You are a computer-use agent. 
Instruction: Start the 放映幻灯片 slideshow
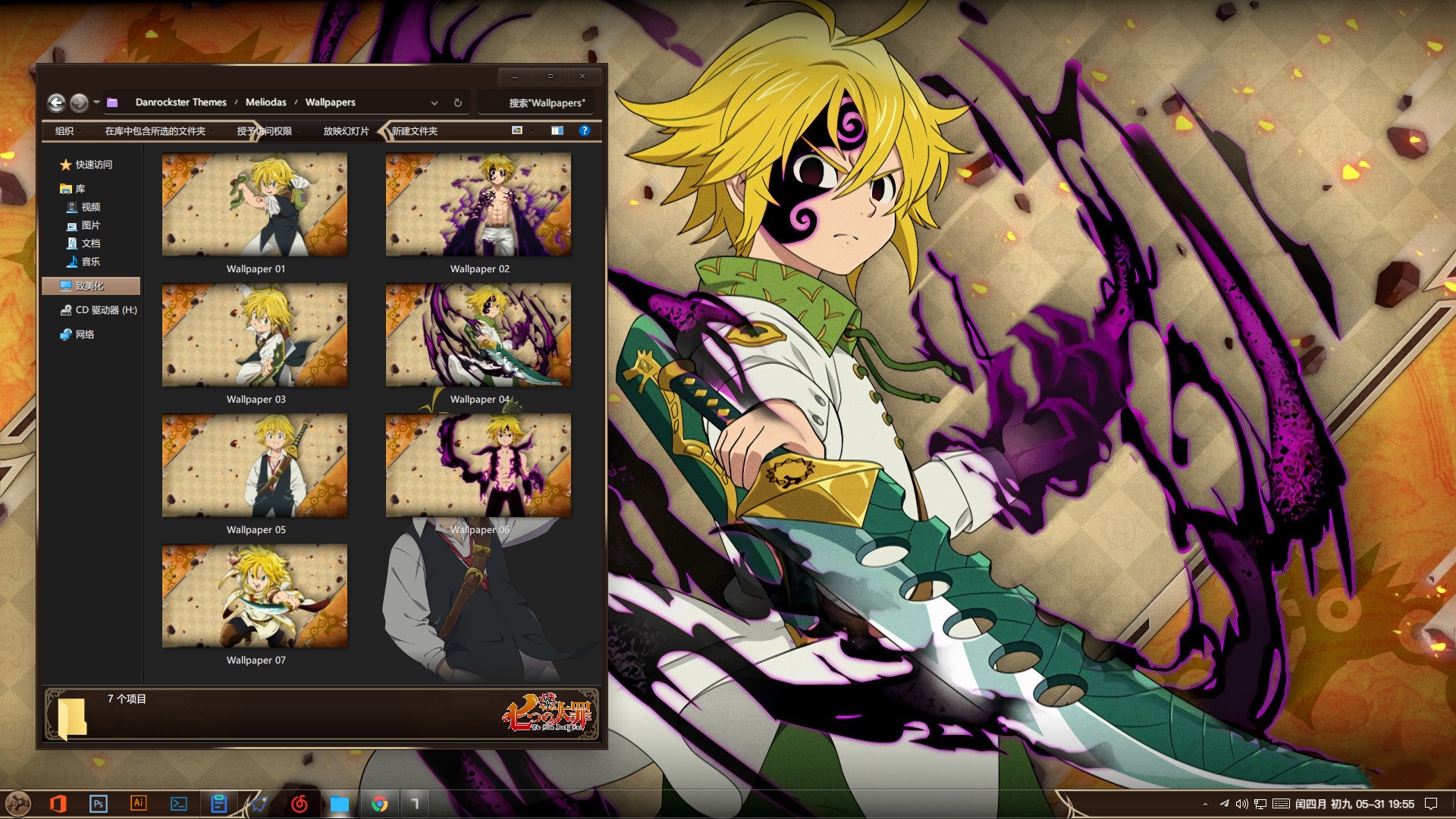pos(346,131)
